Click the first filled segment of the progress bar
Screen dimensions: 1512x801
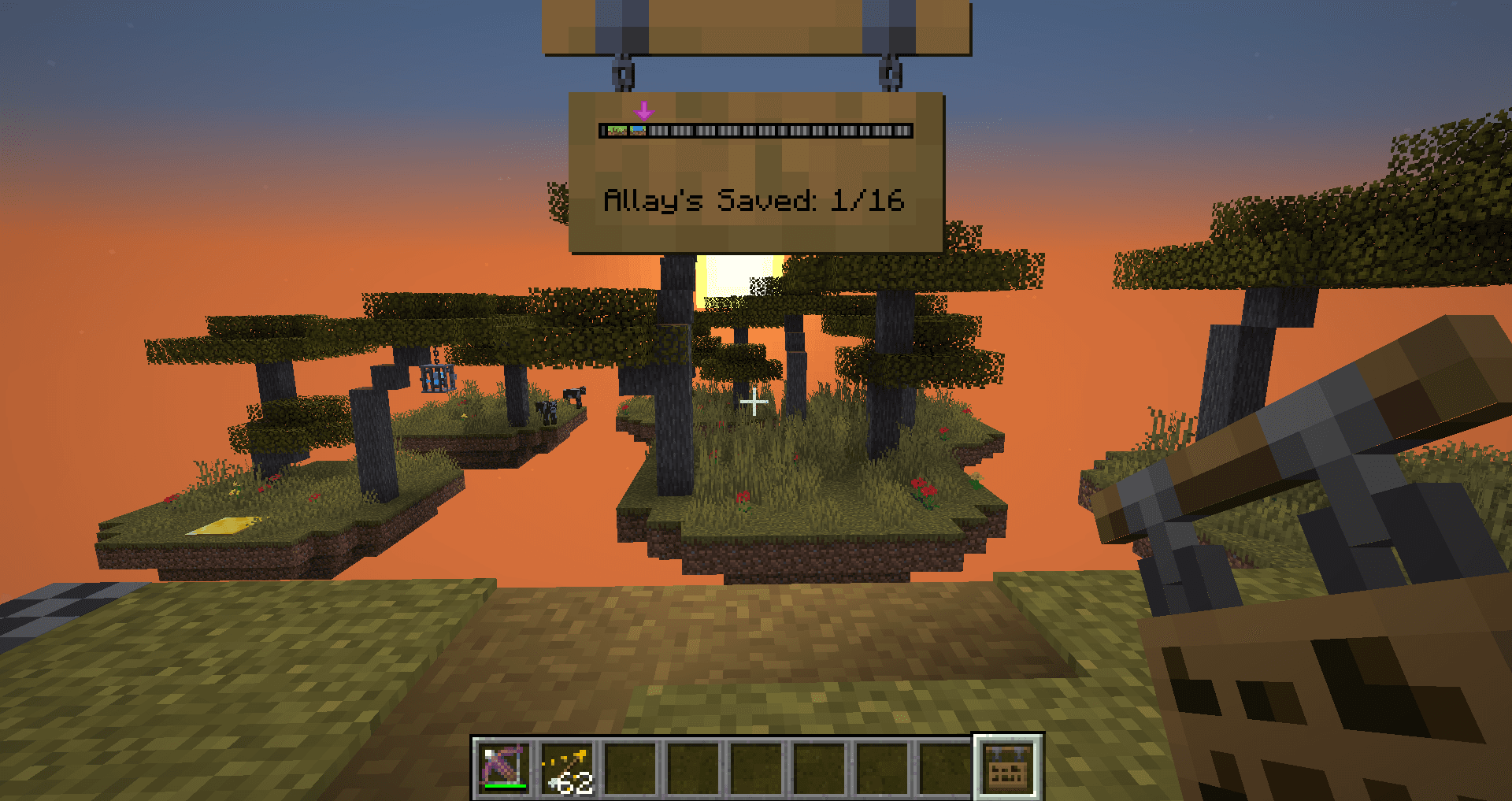(617, 131)
